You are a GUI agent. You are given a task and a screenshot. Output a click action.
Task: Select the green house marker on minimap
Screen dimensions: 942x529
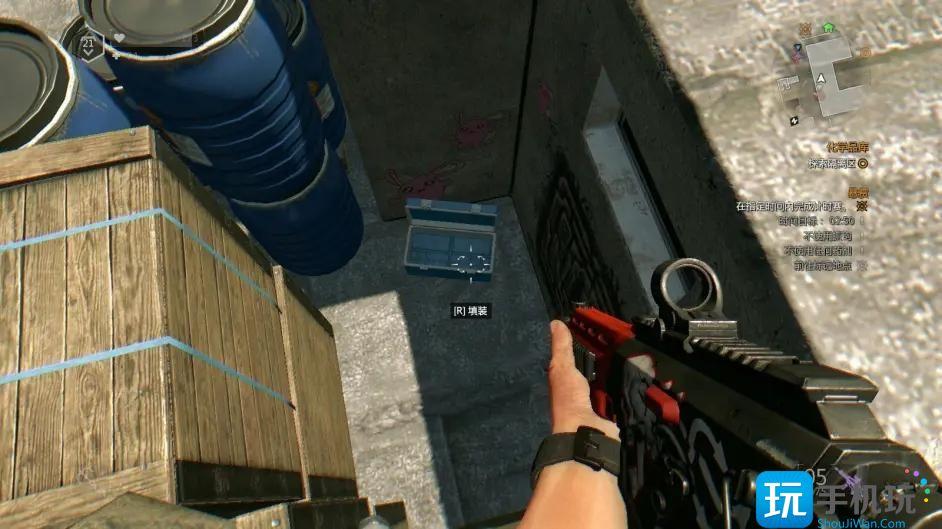pyautogui.click(x=828, y=28)
